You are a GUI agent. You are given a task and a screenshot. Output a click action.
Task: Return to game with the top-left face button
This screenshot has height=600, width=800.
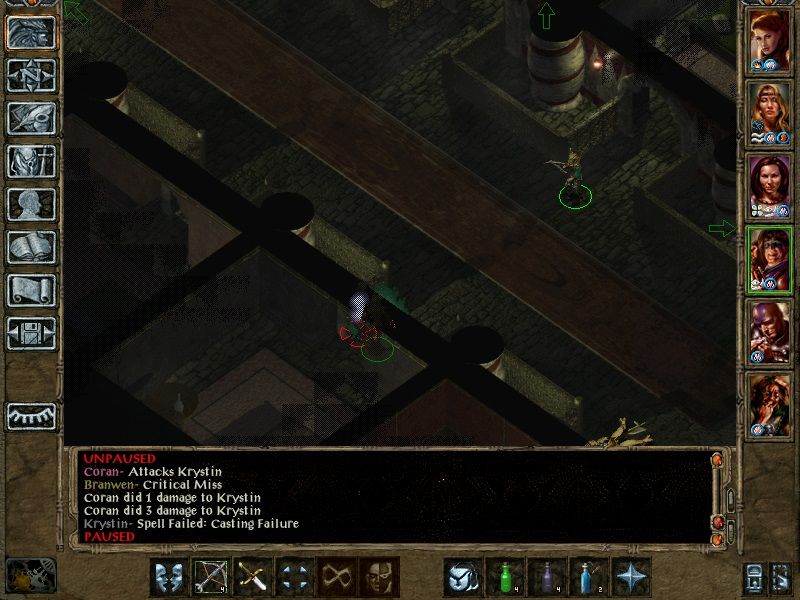[x=31, y=32]
